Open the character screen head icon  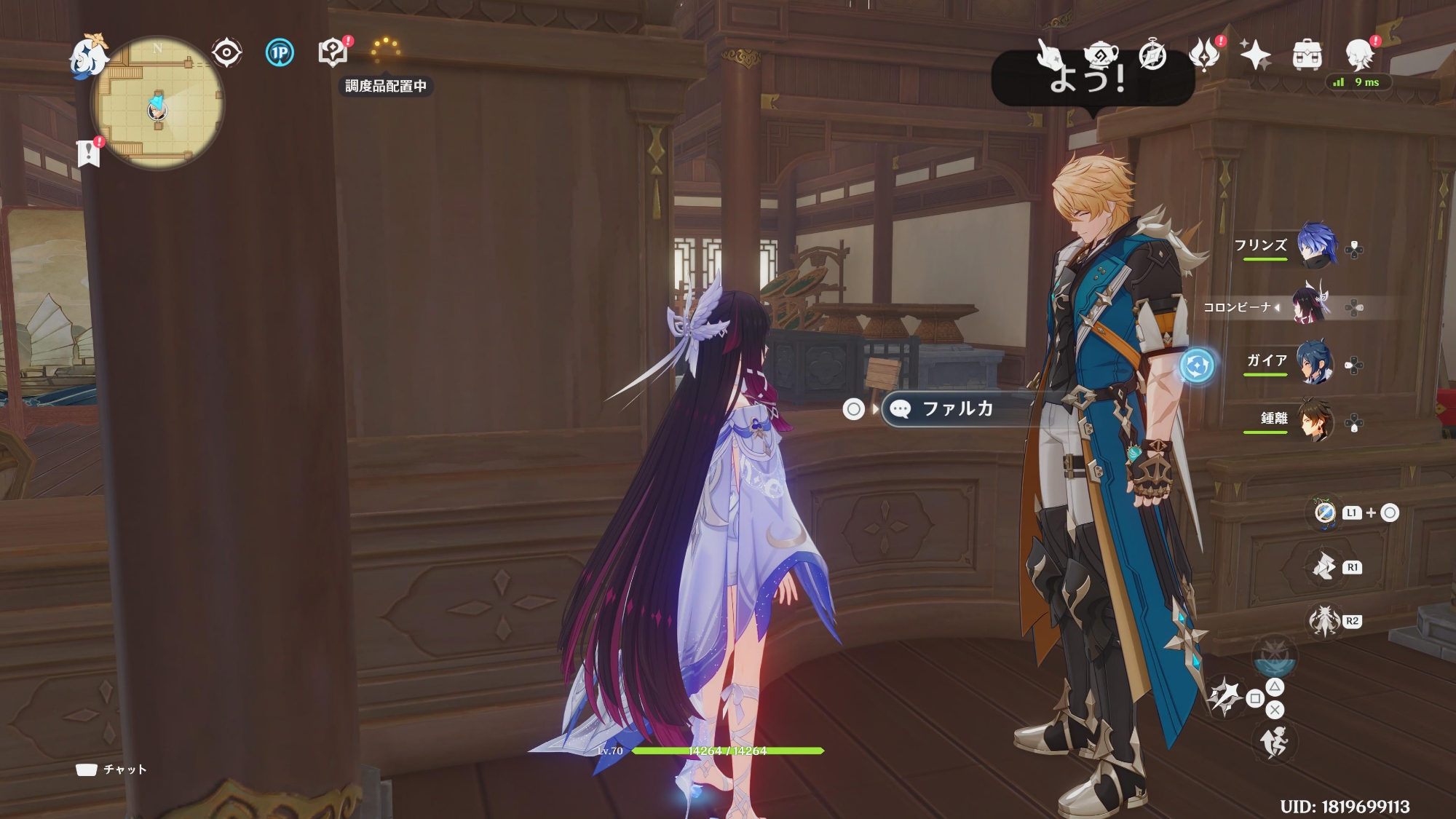[1358, 53]
